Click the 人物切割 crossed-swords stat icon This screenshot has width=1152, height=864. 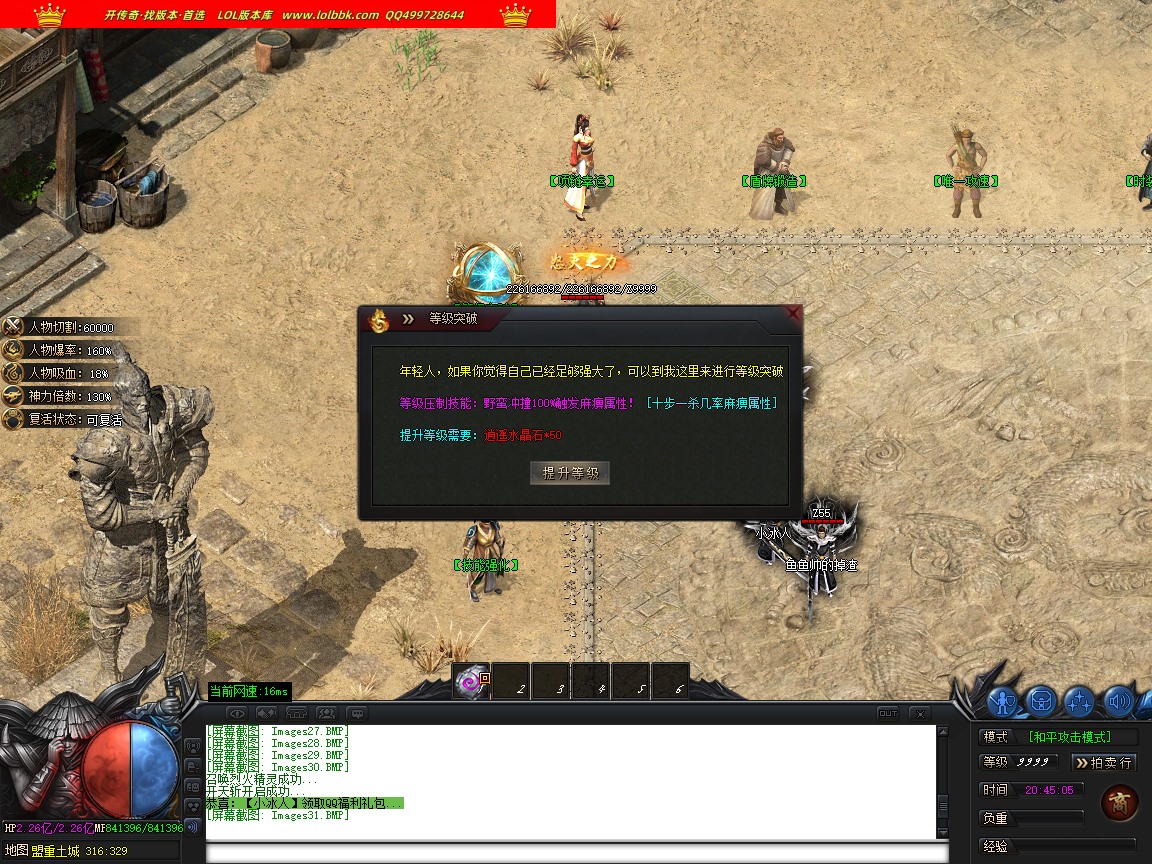(x=13, y=327)
